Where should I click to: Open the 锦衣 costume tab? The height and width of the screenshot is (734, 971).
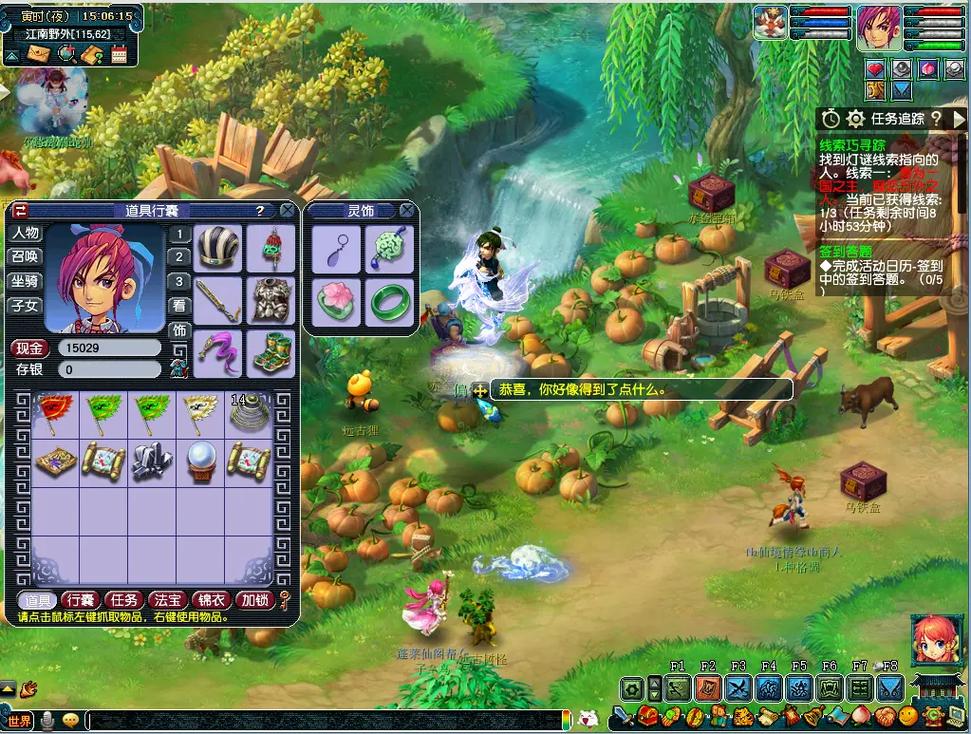tap(210, 600)
